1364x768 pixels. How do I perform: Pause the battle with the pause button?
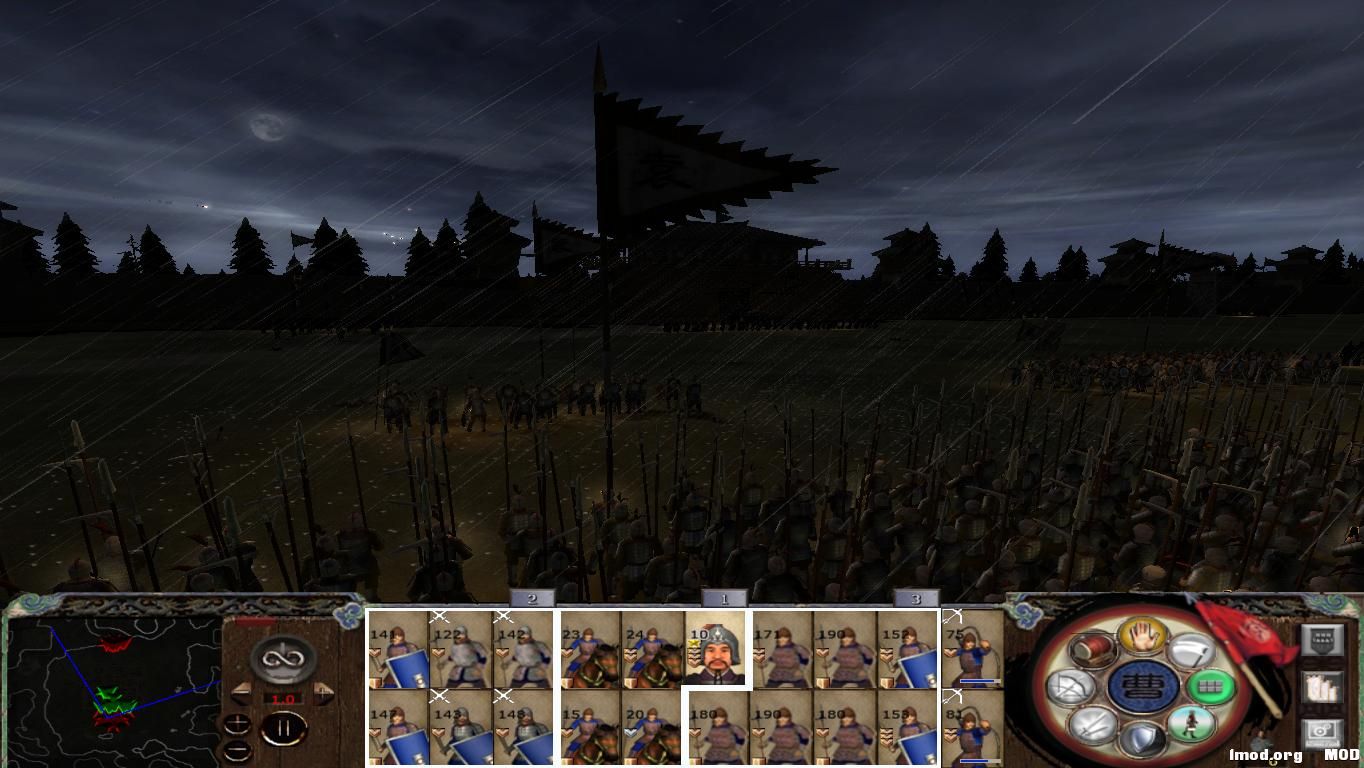286,727
